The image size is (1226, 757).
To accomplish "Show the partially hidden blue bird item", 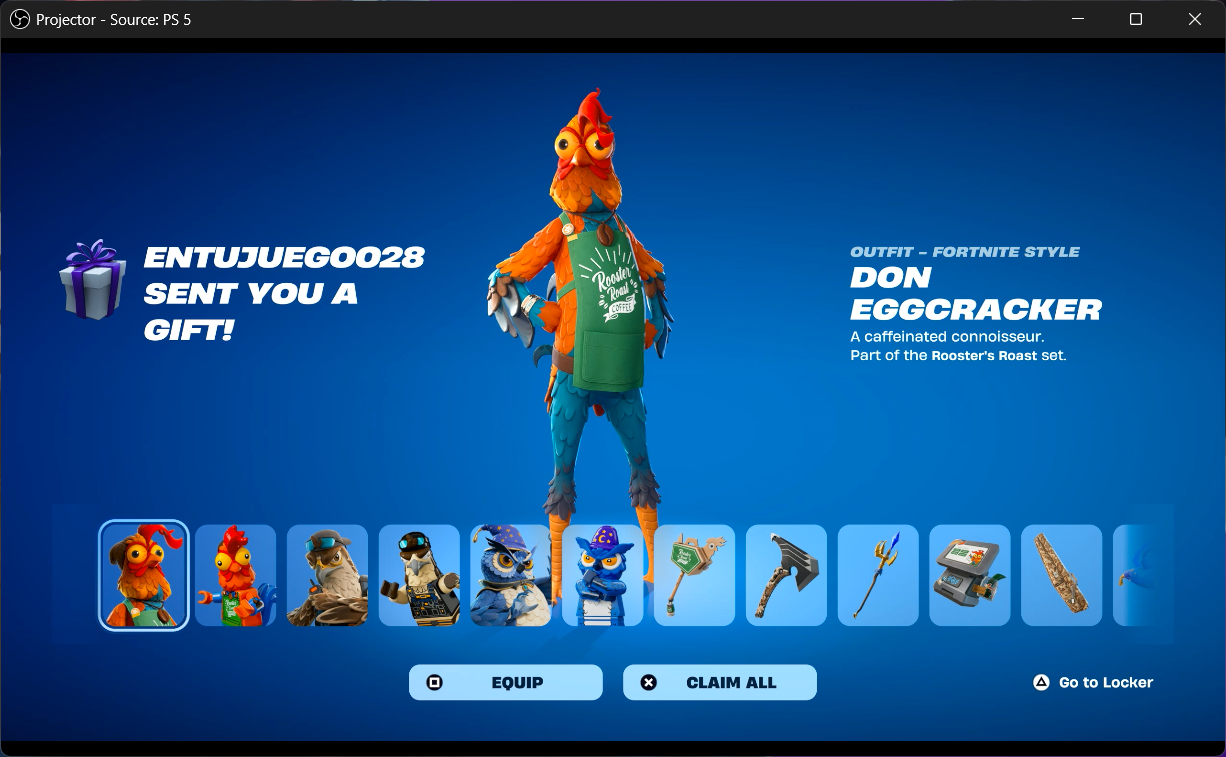I will [x=1140, y=576].
